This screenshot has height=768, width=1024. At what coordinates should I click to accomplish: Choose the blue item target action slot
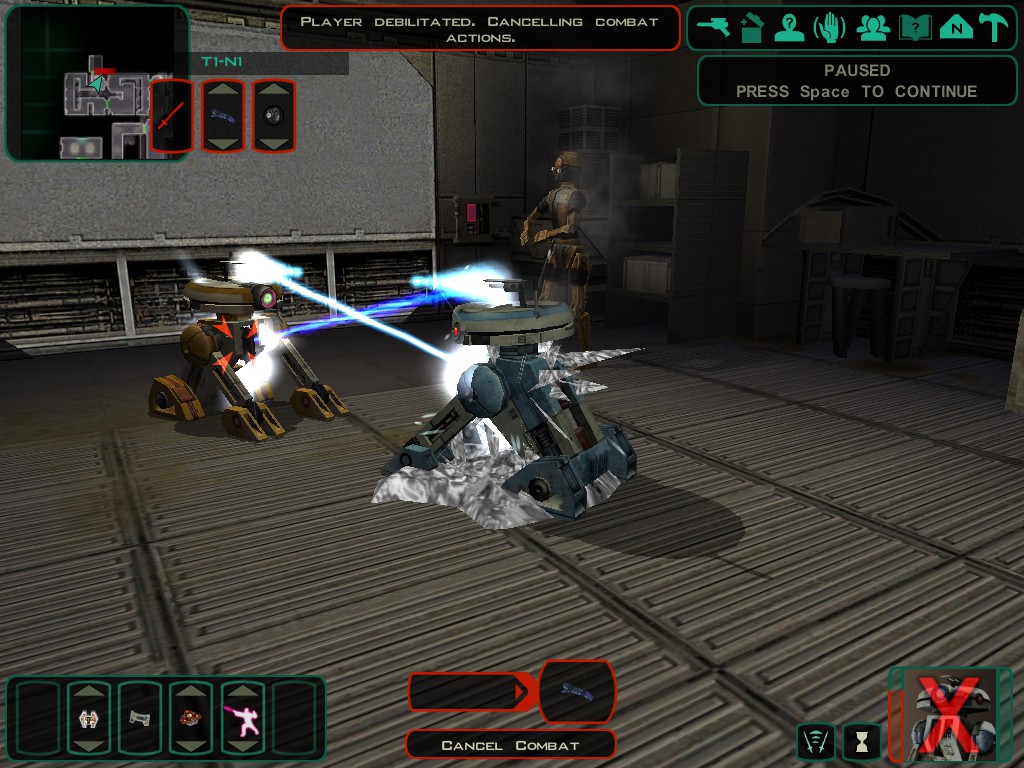coord(222,116)
